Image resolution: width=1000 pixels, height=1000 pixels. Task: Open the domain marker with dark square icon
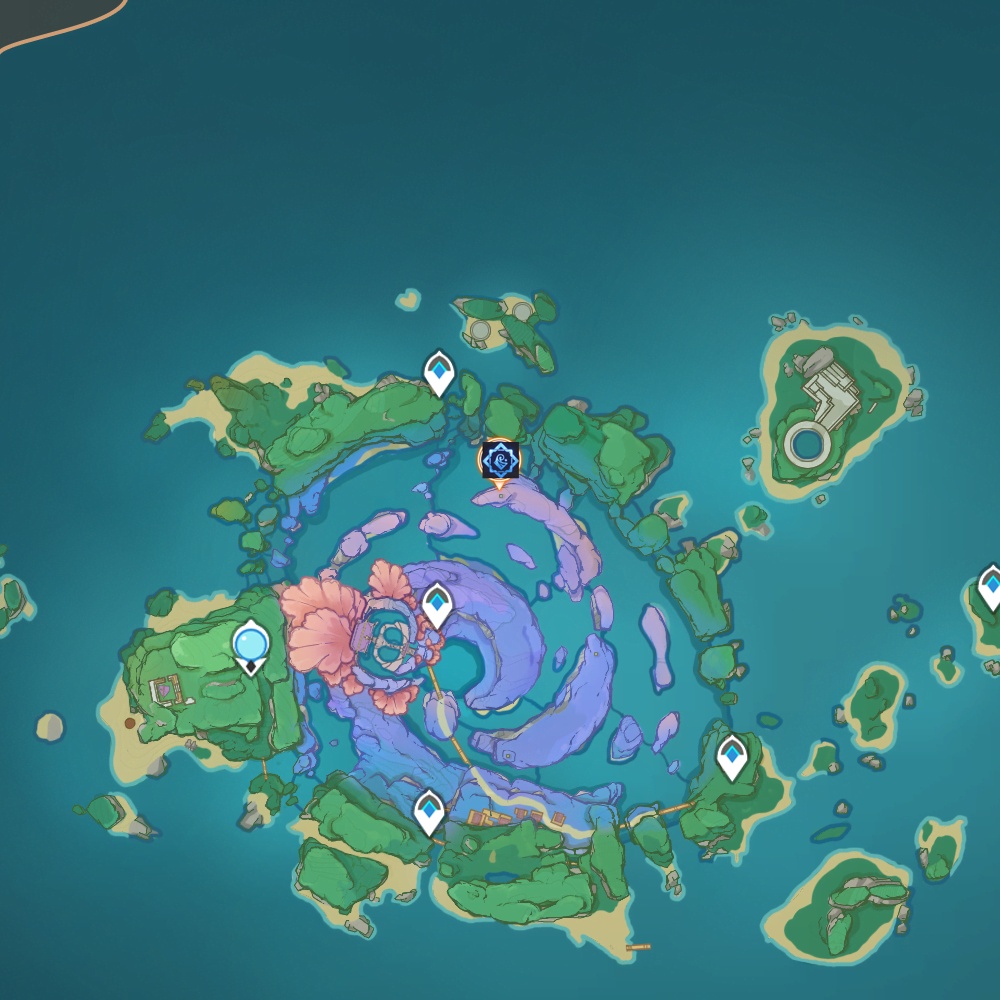pos(499,461)
